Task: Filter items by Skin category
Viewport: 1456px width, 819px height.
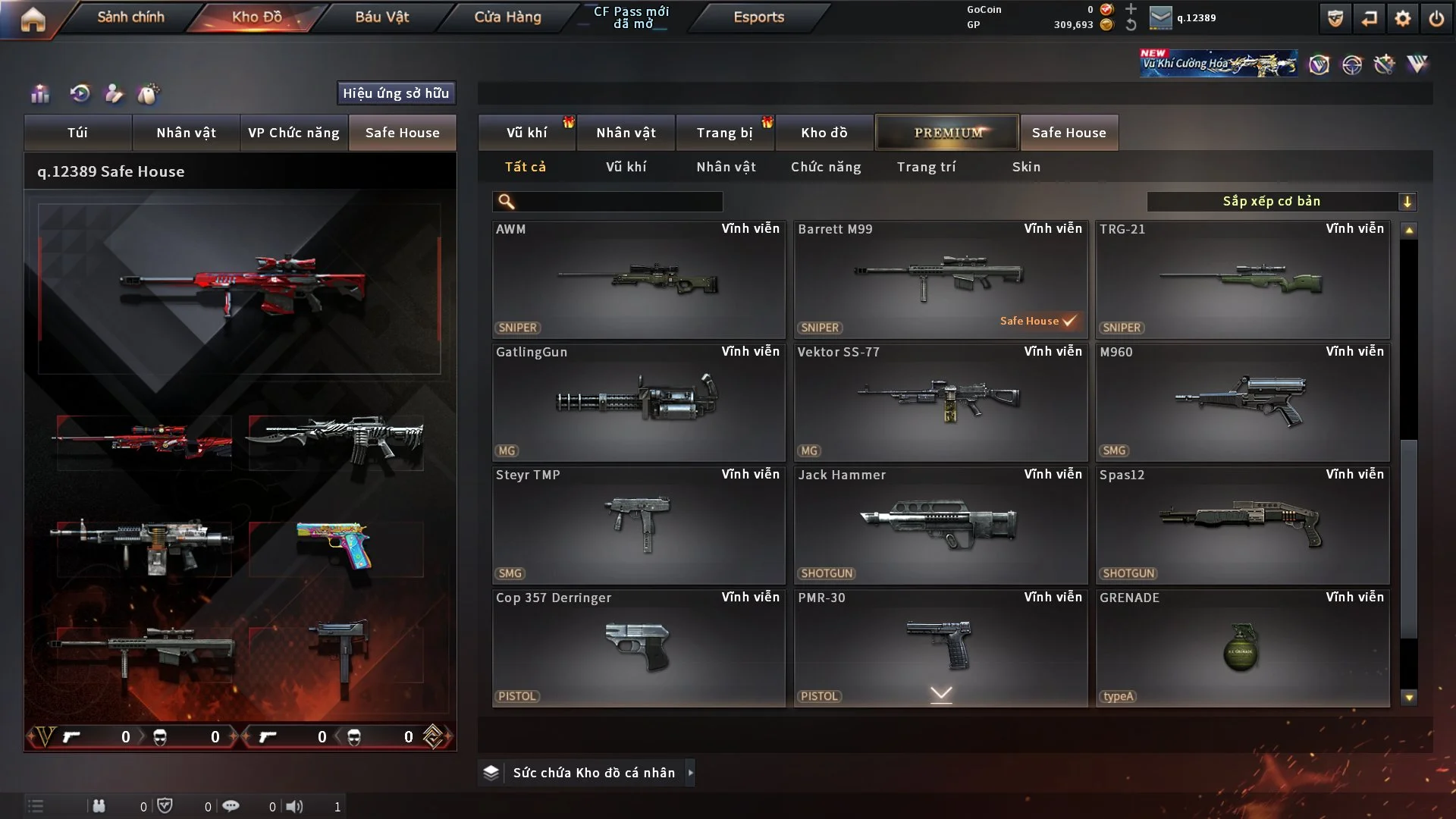Action: (1026, 167)
